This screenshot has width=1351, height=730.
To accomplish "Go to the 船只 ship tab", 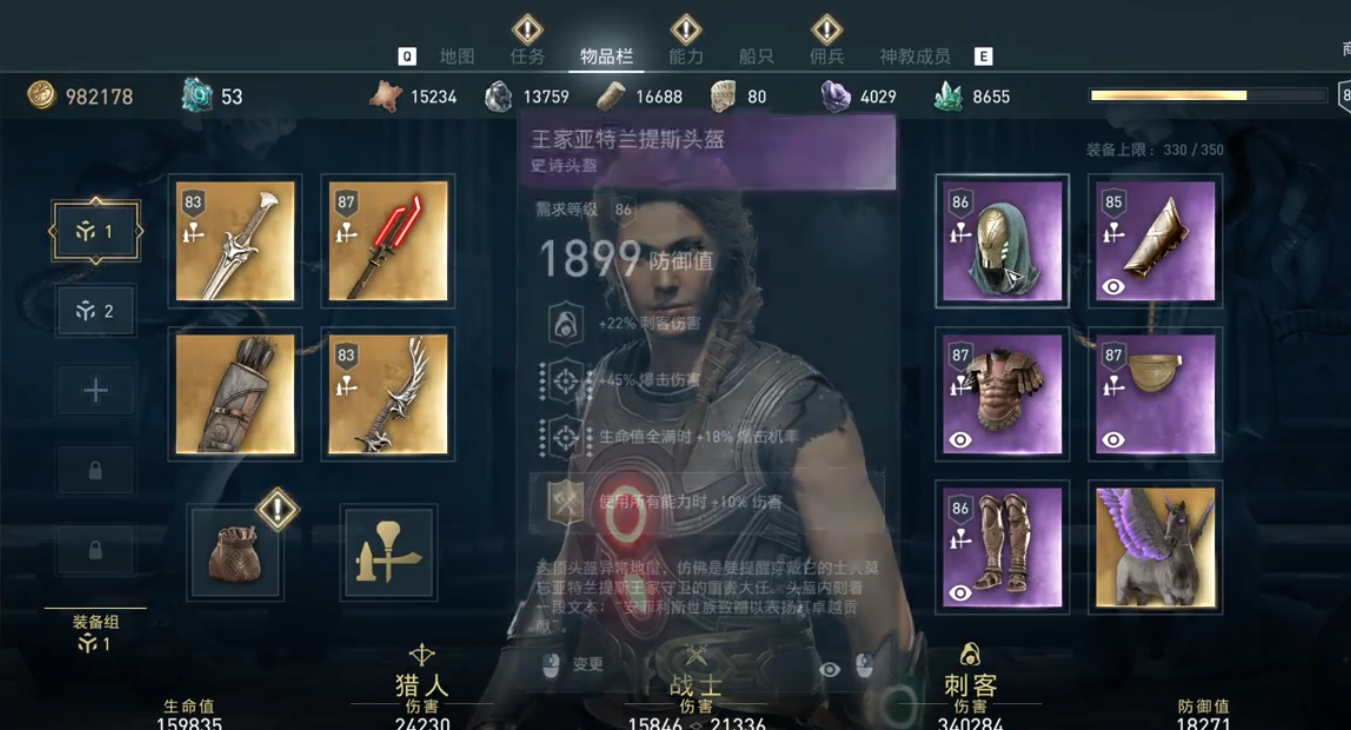I will pos(756,57).
